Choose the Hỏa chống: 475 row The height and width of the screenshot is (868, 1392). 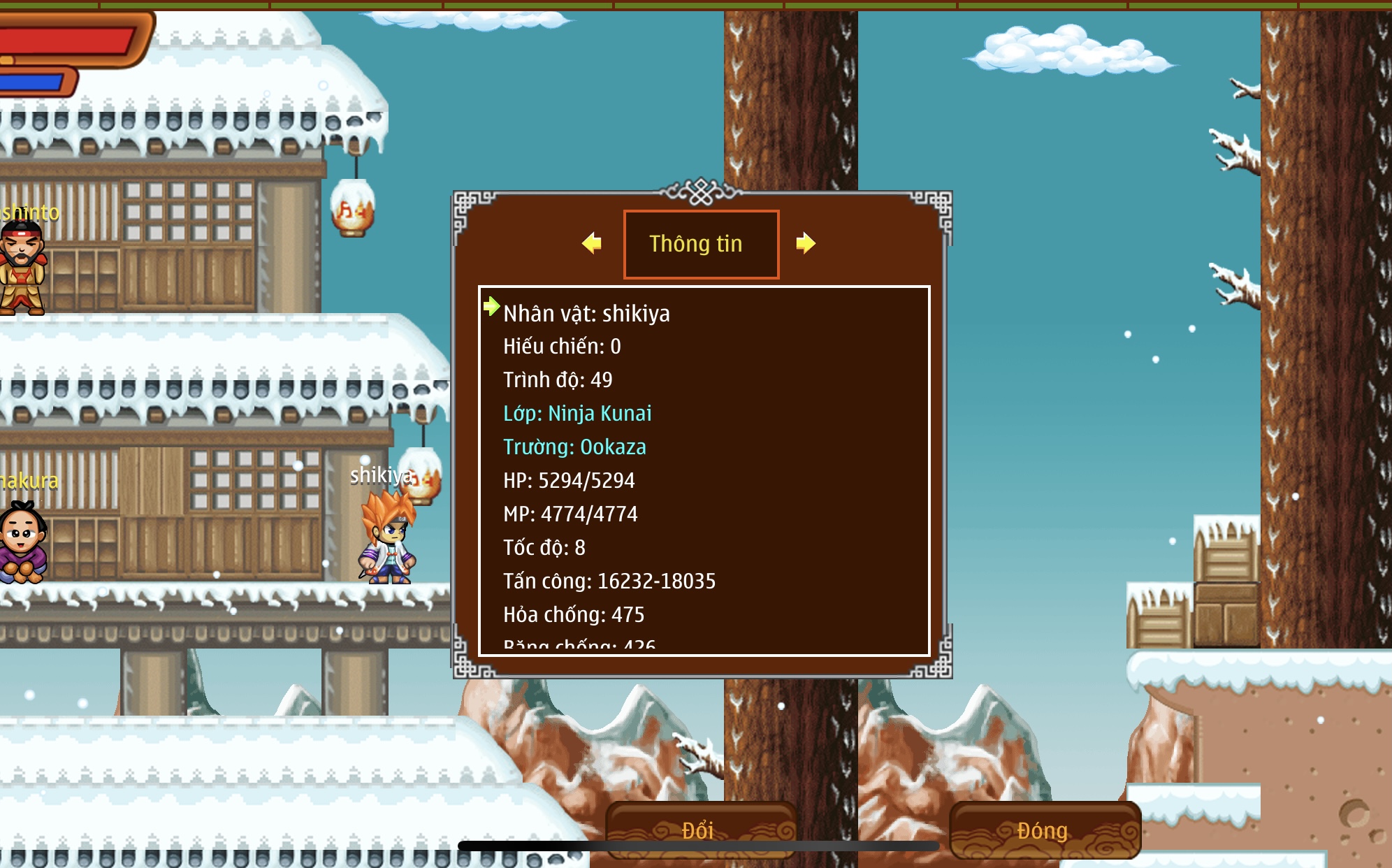(x=574, y=615)
